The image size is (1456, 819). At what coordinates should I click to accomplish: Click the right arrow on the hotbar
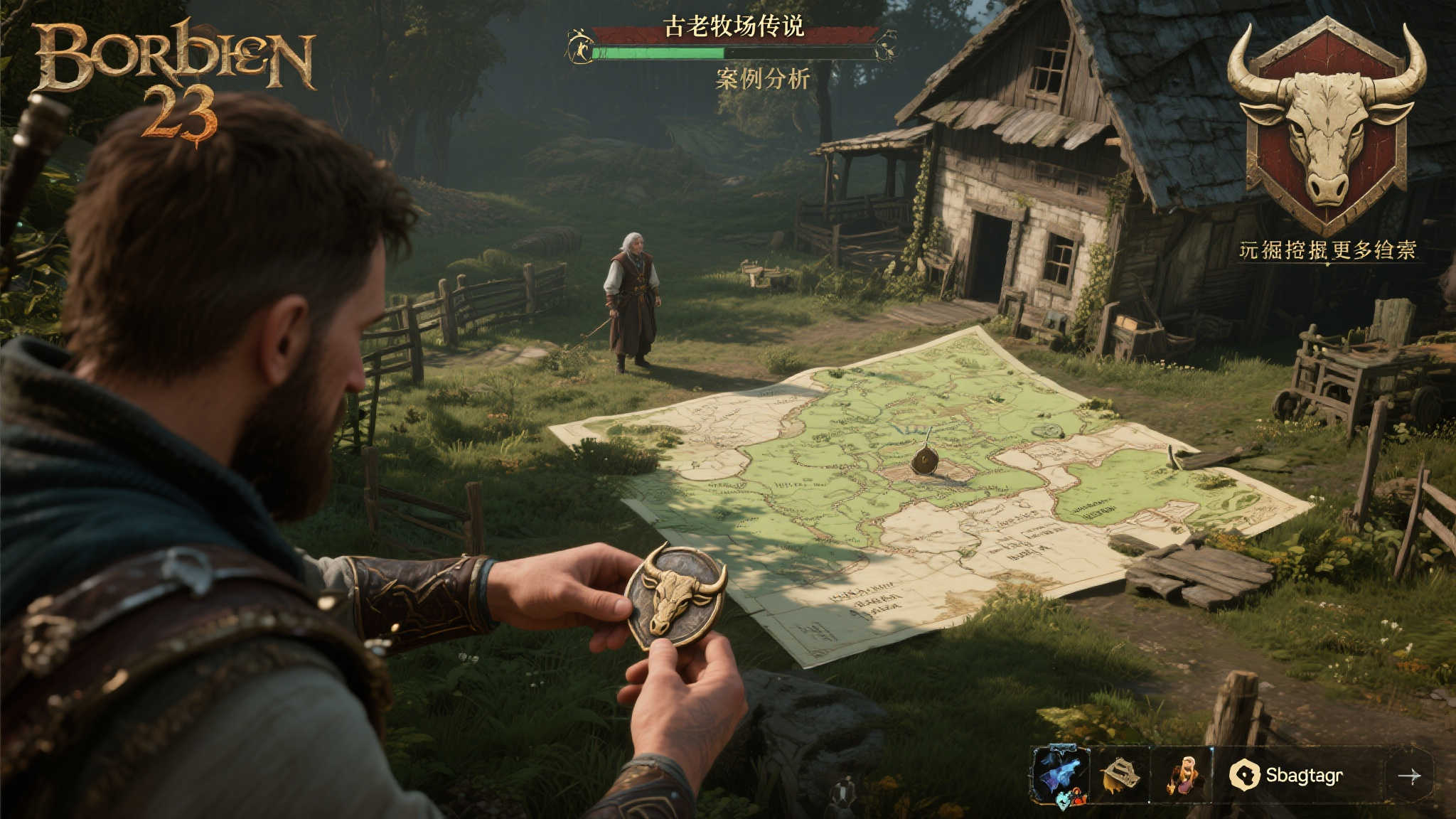click(x=1409, y=776)
